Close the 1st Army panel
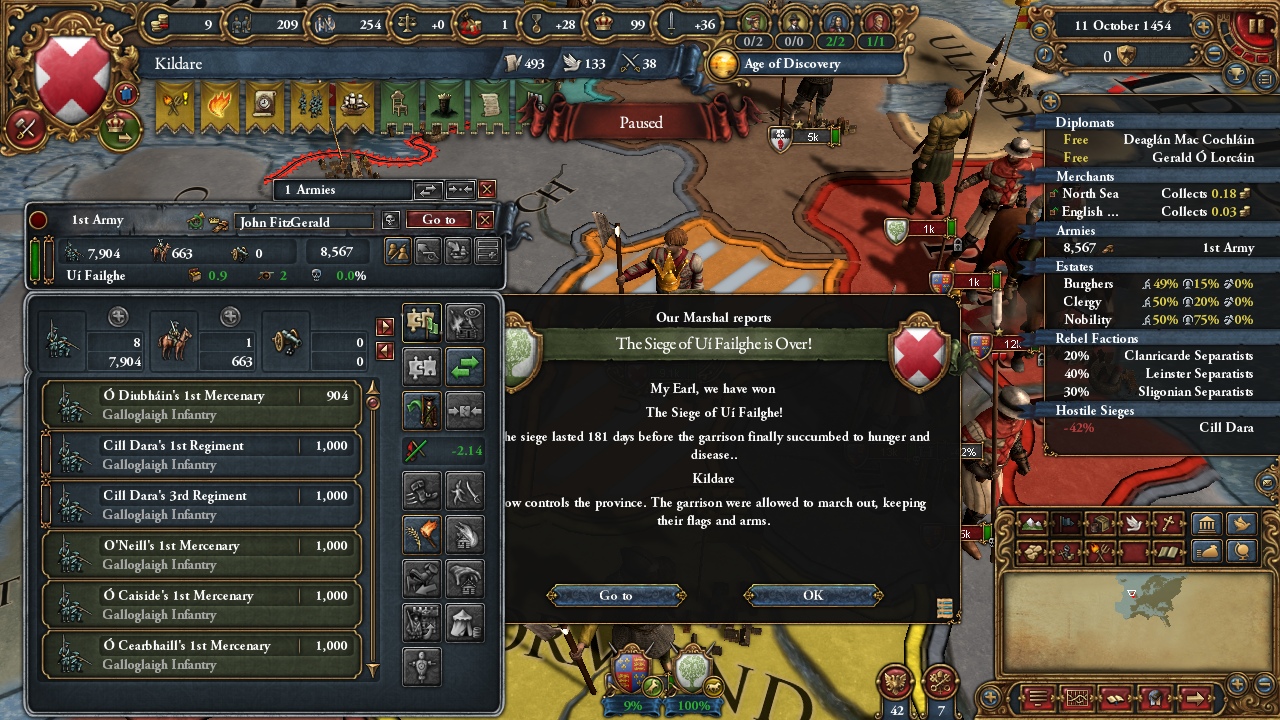The height and width of the screenshot is (720, 1280). [x=485, y=220]
